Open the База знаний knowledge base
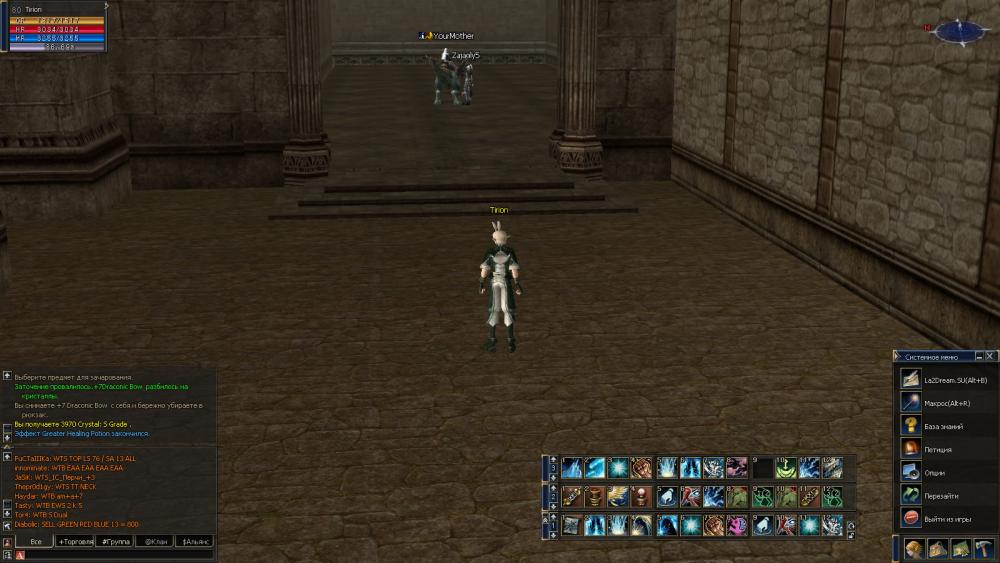This screenshot has height=563, width=1000. [x=942, y=426]
